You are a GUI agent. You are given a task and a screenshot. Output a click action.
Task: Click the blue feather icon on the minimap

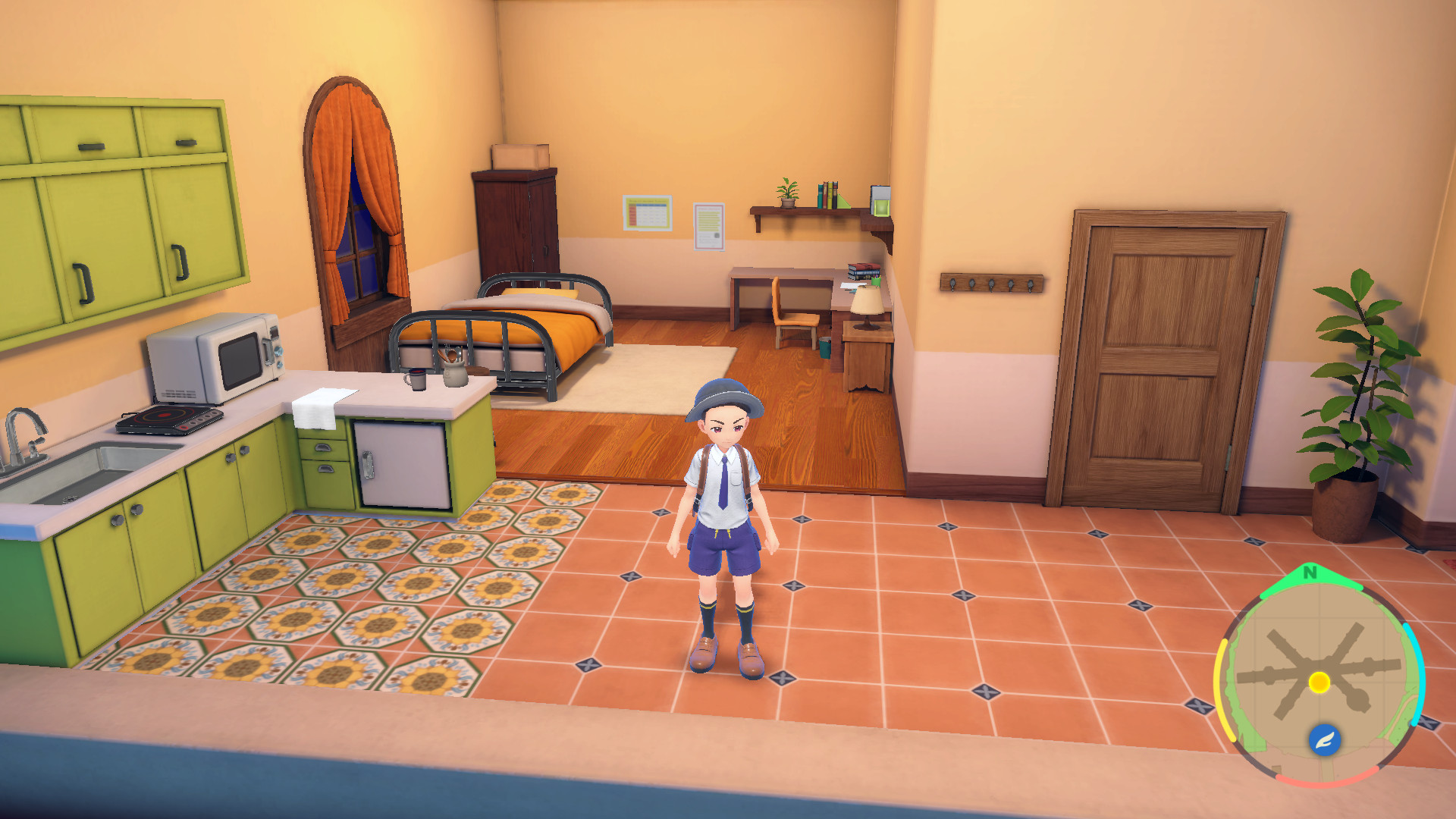(x=1324, y=739)
